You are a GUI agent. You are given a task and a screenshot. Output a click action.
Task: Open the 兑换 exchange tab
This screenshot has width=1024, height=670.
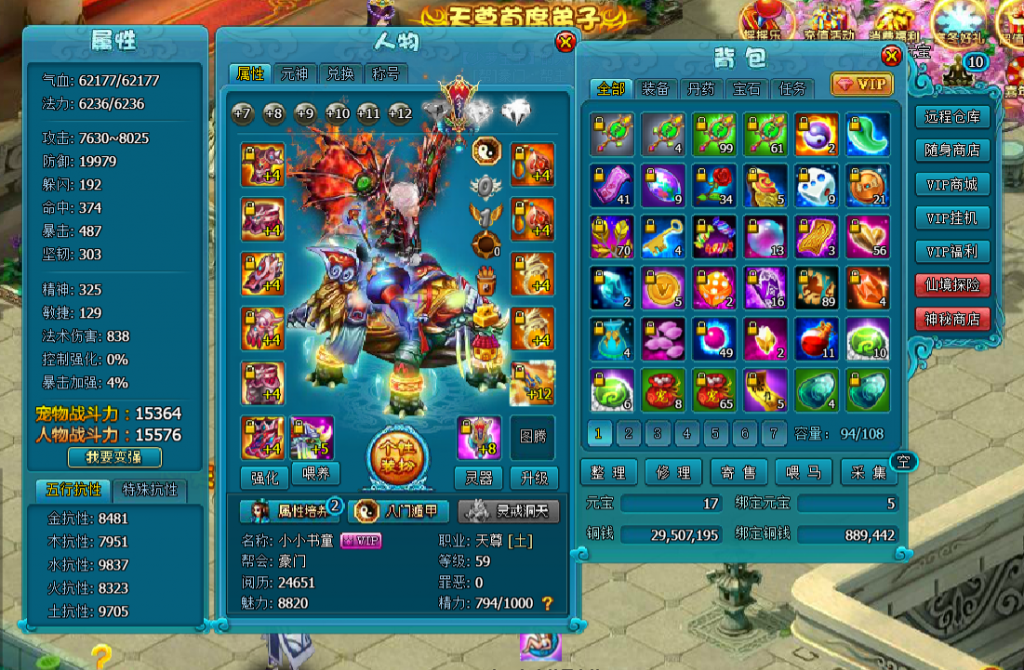[341, 74]
